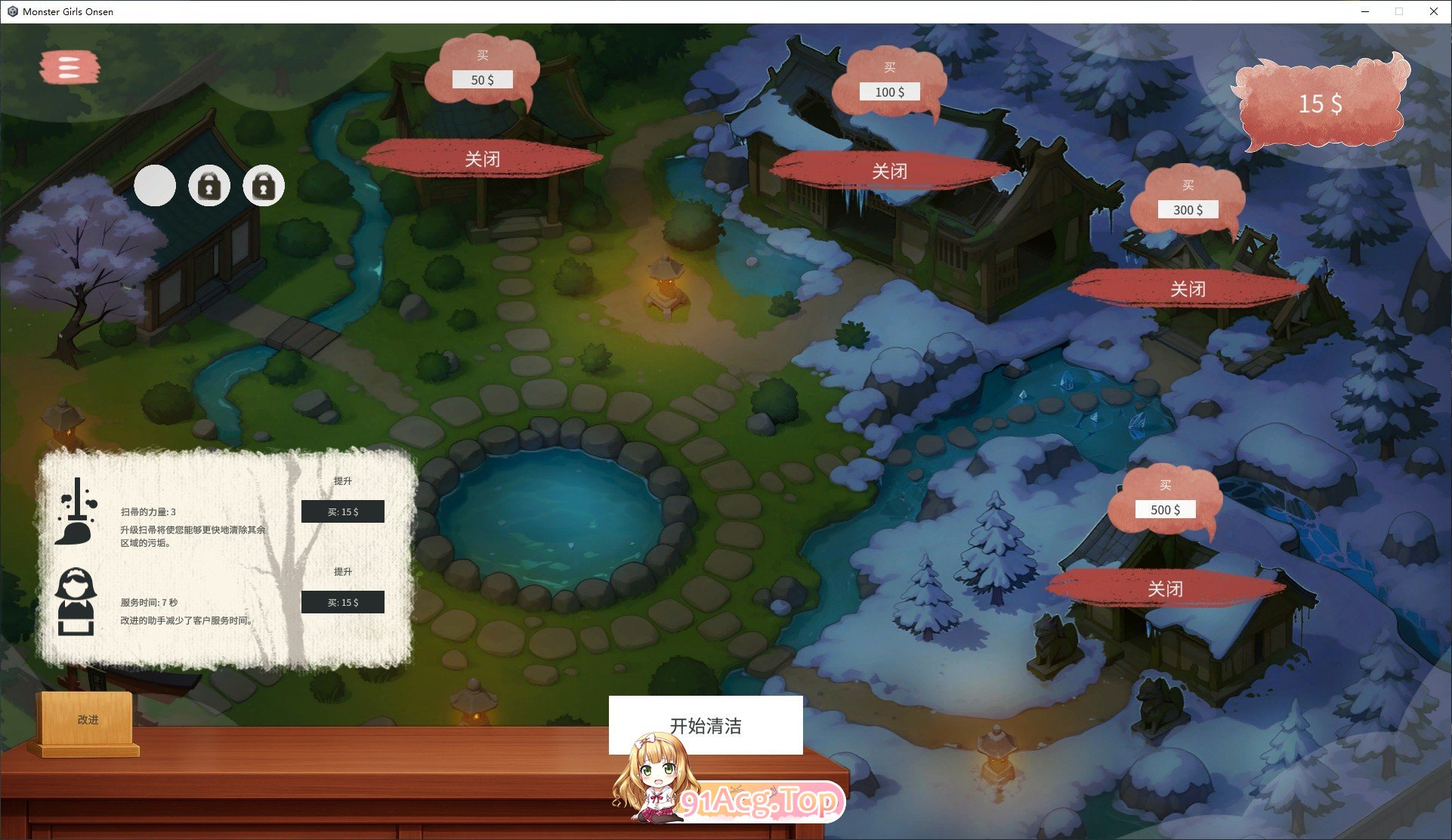Buy the service time upgrade
1452x840 pixels.
point(343,602)
